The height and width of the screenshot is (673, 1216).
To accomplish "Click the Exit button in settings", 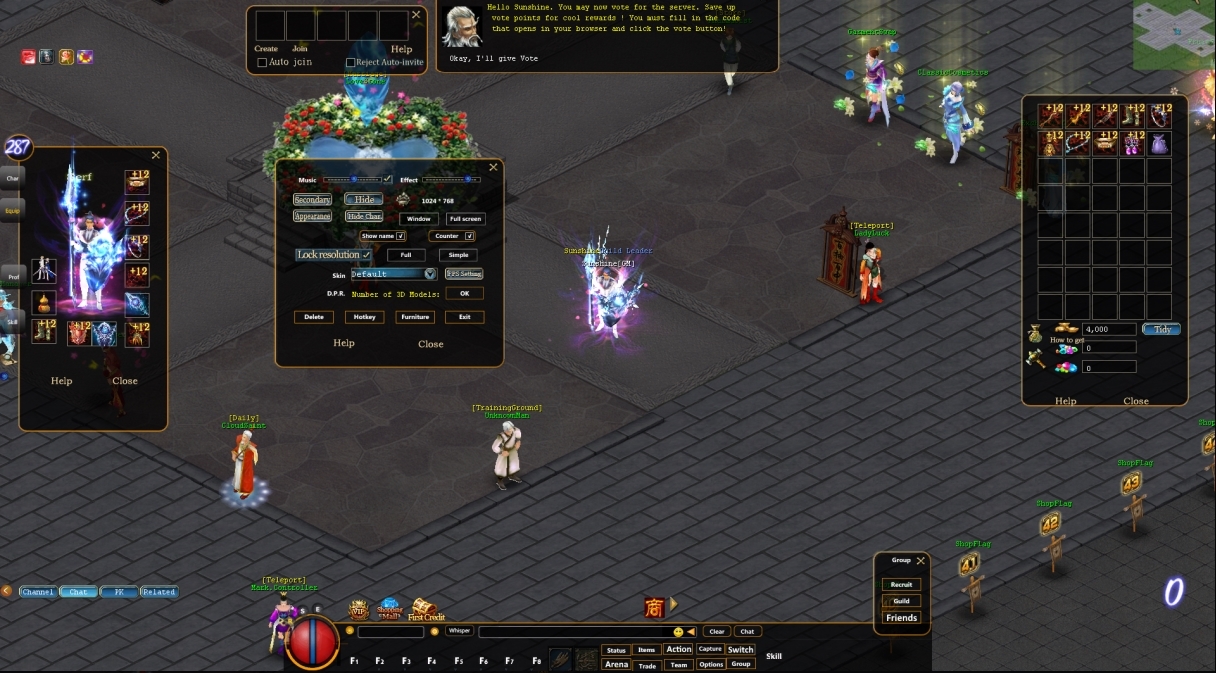I will pyautogui.click(x=464, y=317).
